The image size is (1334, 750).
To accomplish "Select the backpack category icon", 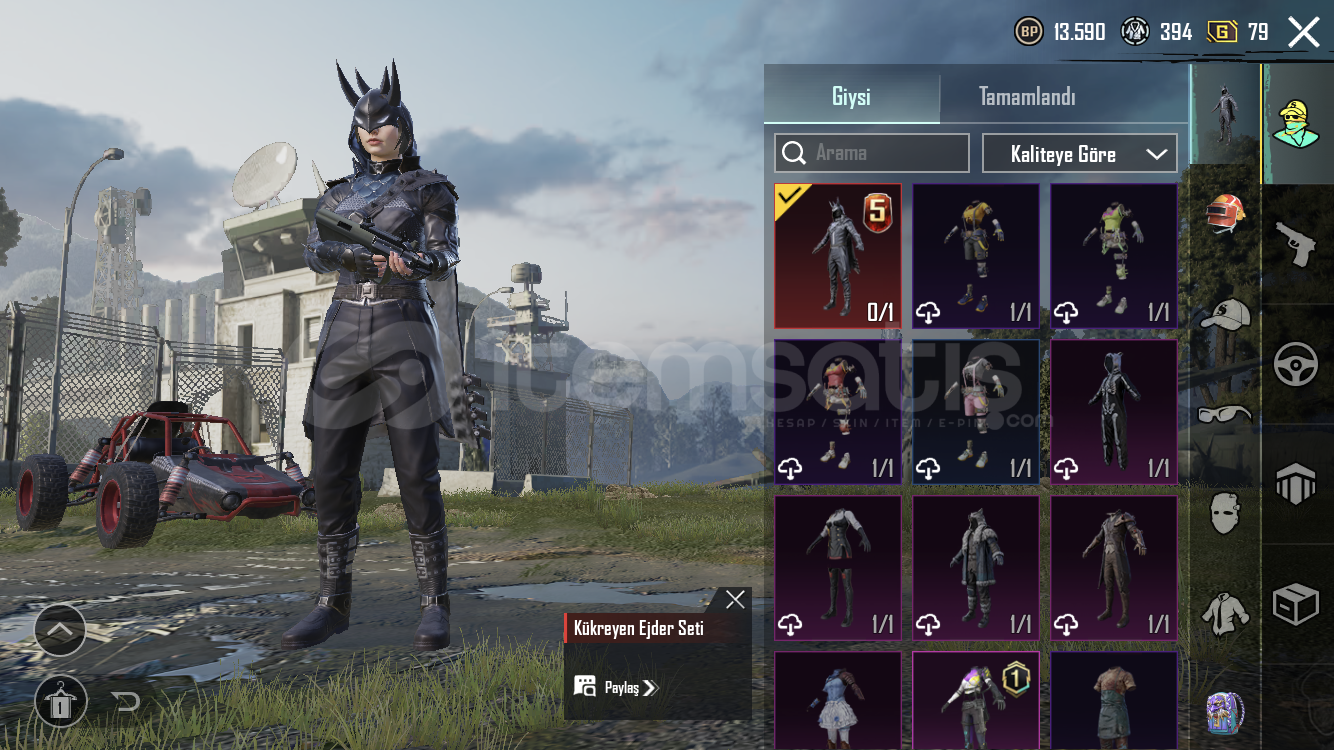I will coord(1225,713).
